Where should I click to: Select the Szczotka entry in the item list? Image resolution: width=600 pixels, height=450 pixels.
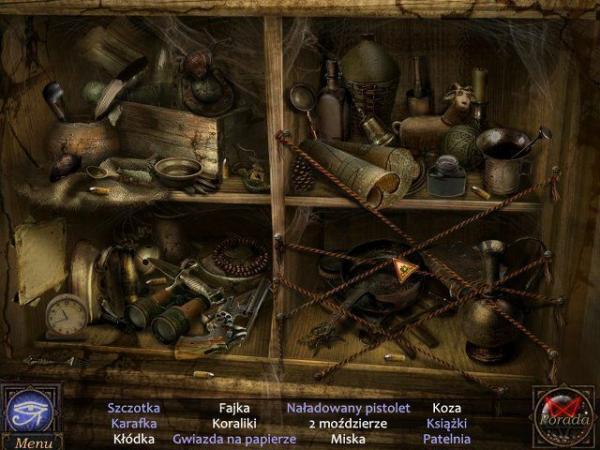[134, 408]
